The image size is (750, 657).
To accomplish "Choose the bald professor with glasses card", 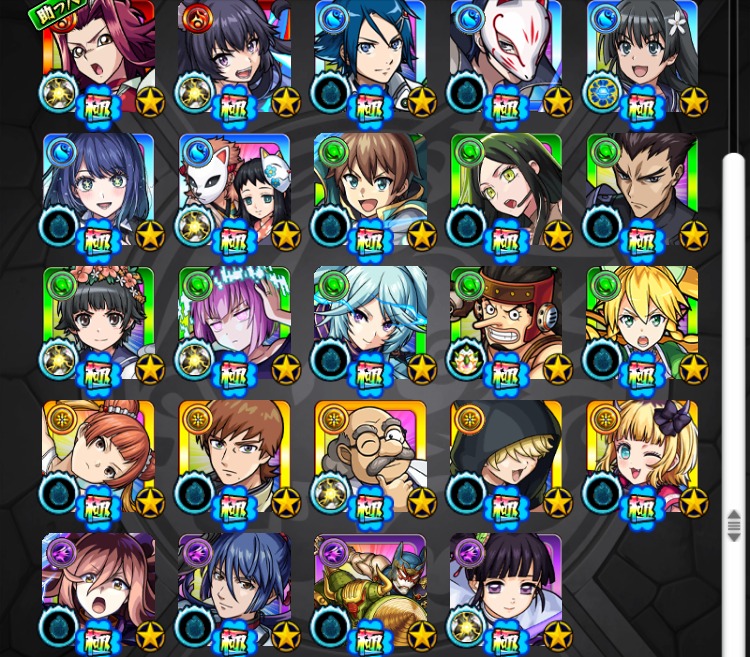I will click(370, 456).
